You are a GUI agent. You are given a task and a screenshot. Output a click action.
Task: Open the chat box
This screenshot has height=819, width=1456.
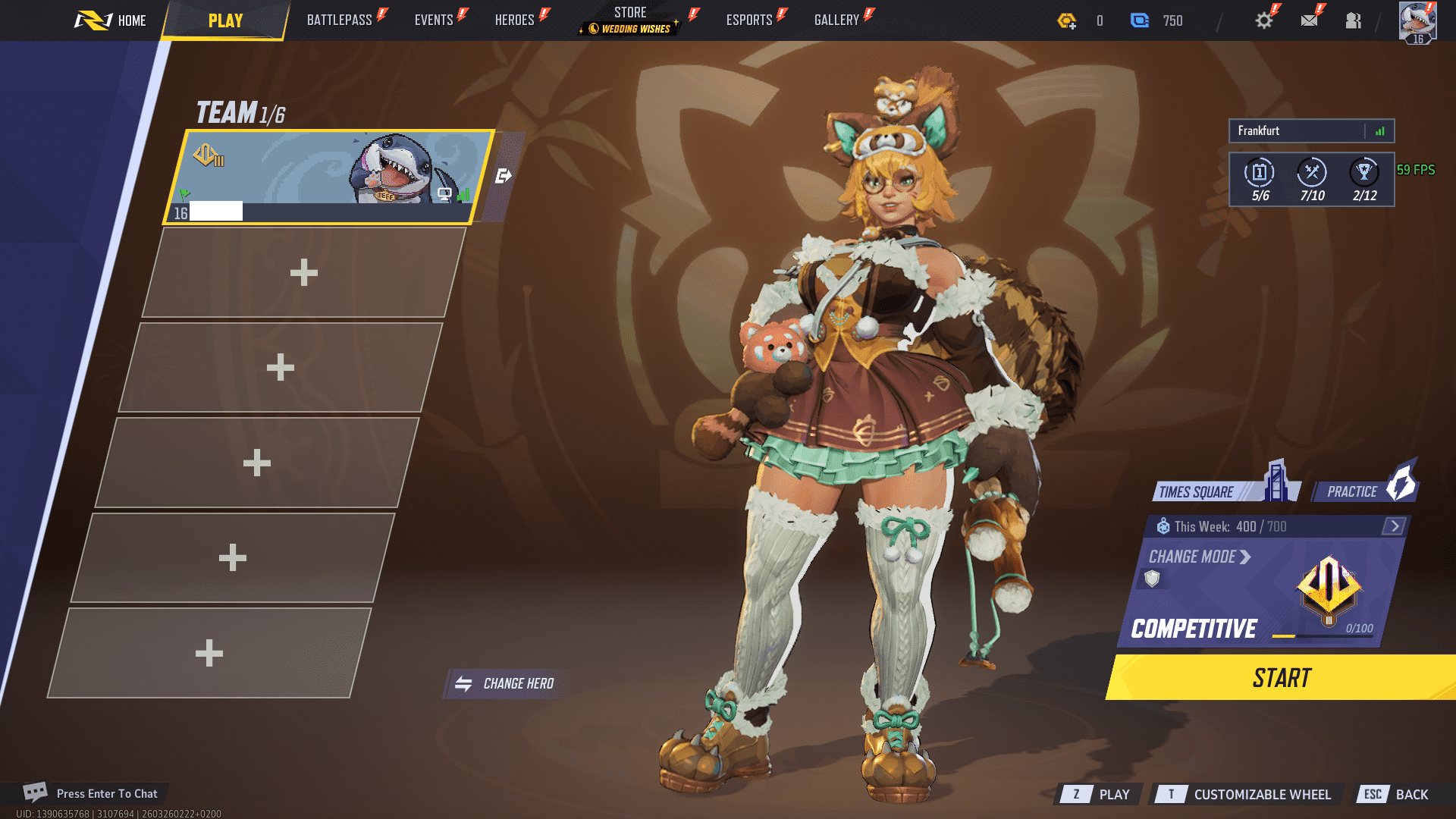(x=91, y=793)
